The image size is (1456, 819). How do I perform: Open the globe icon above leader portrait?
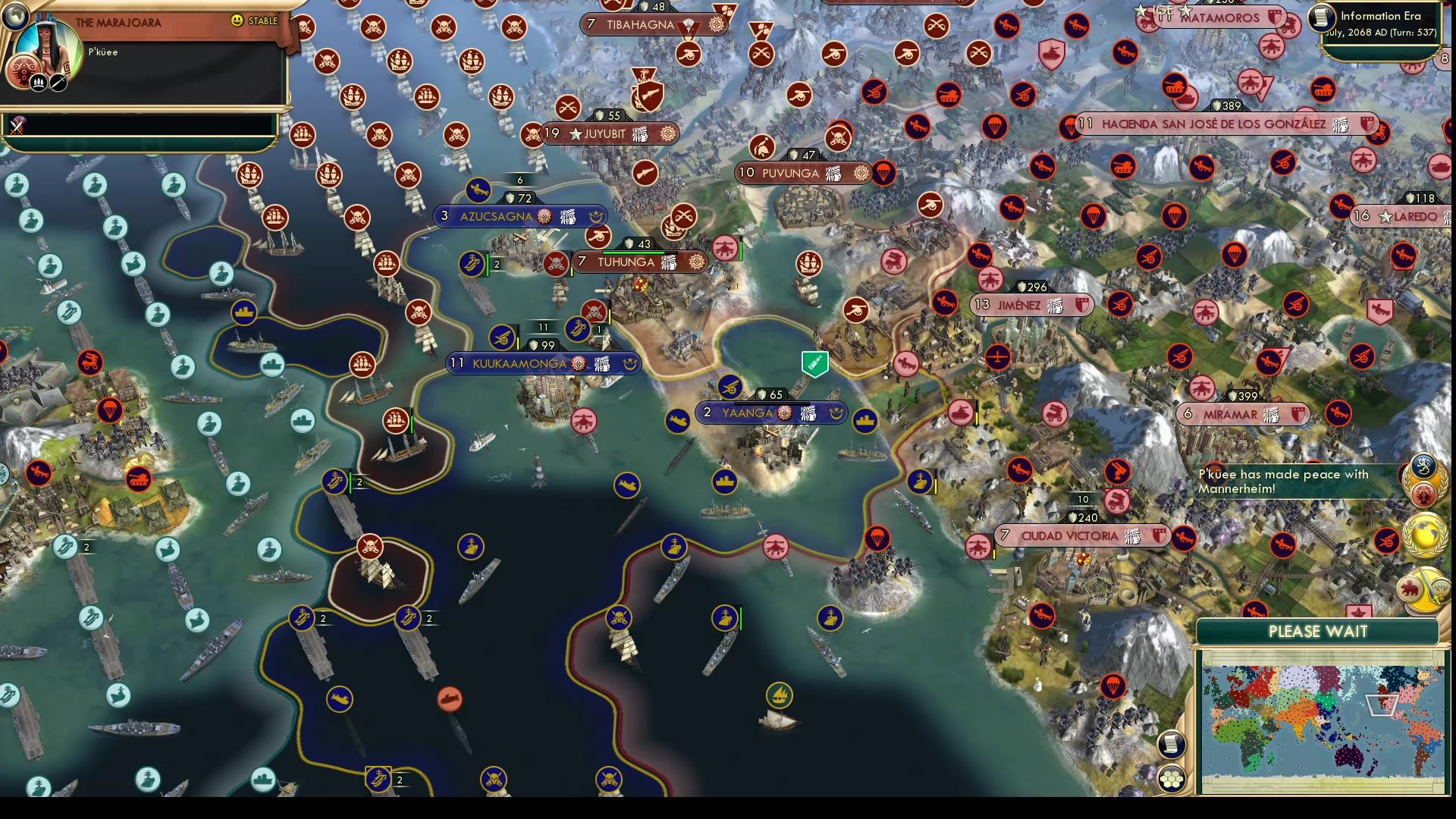(x=15, y=15)
